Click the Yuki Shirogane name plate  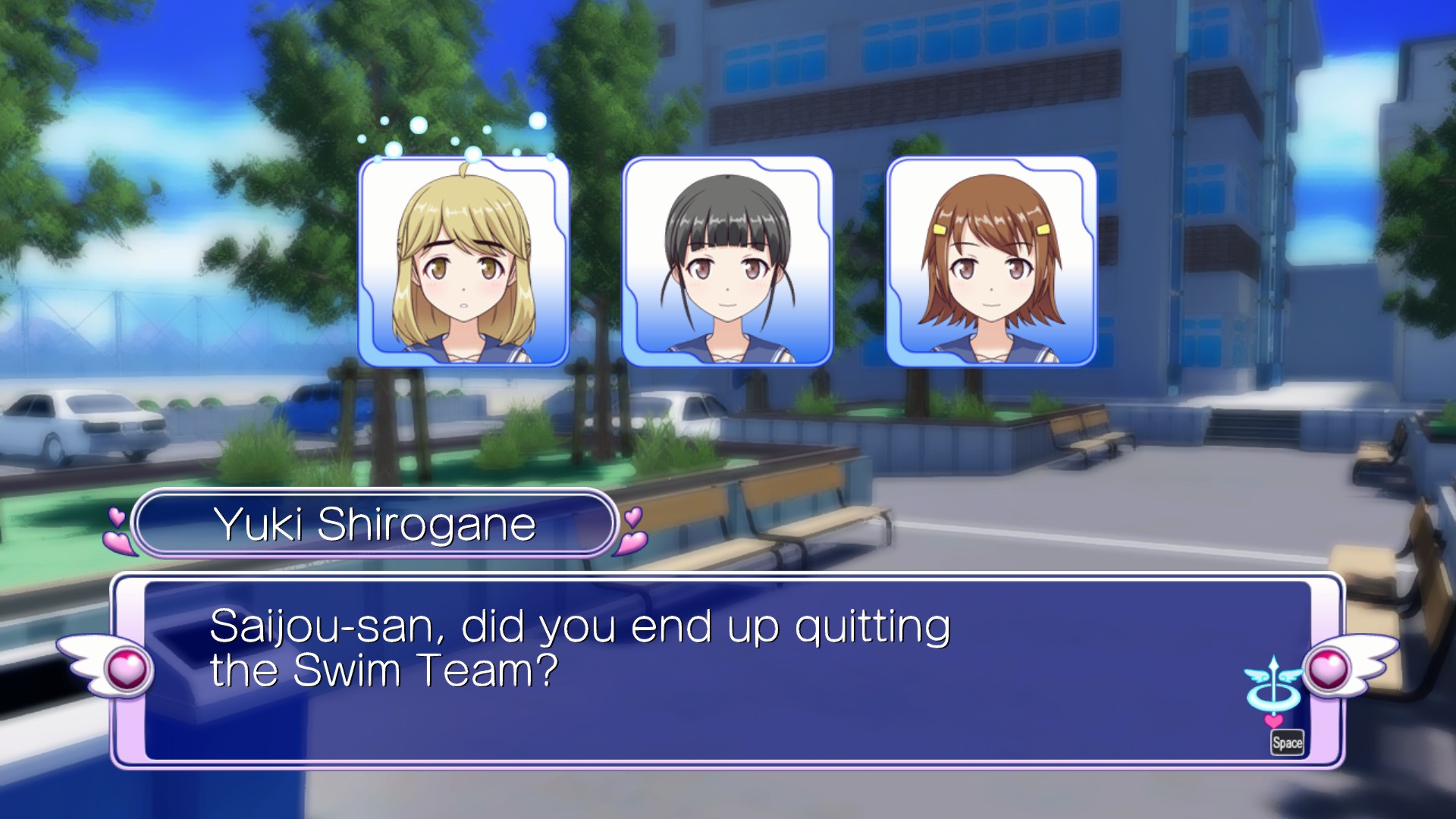pyautogui.click(x=375, y=524)
